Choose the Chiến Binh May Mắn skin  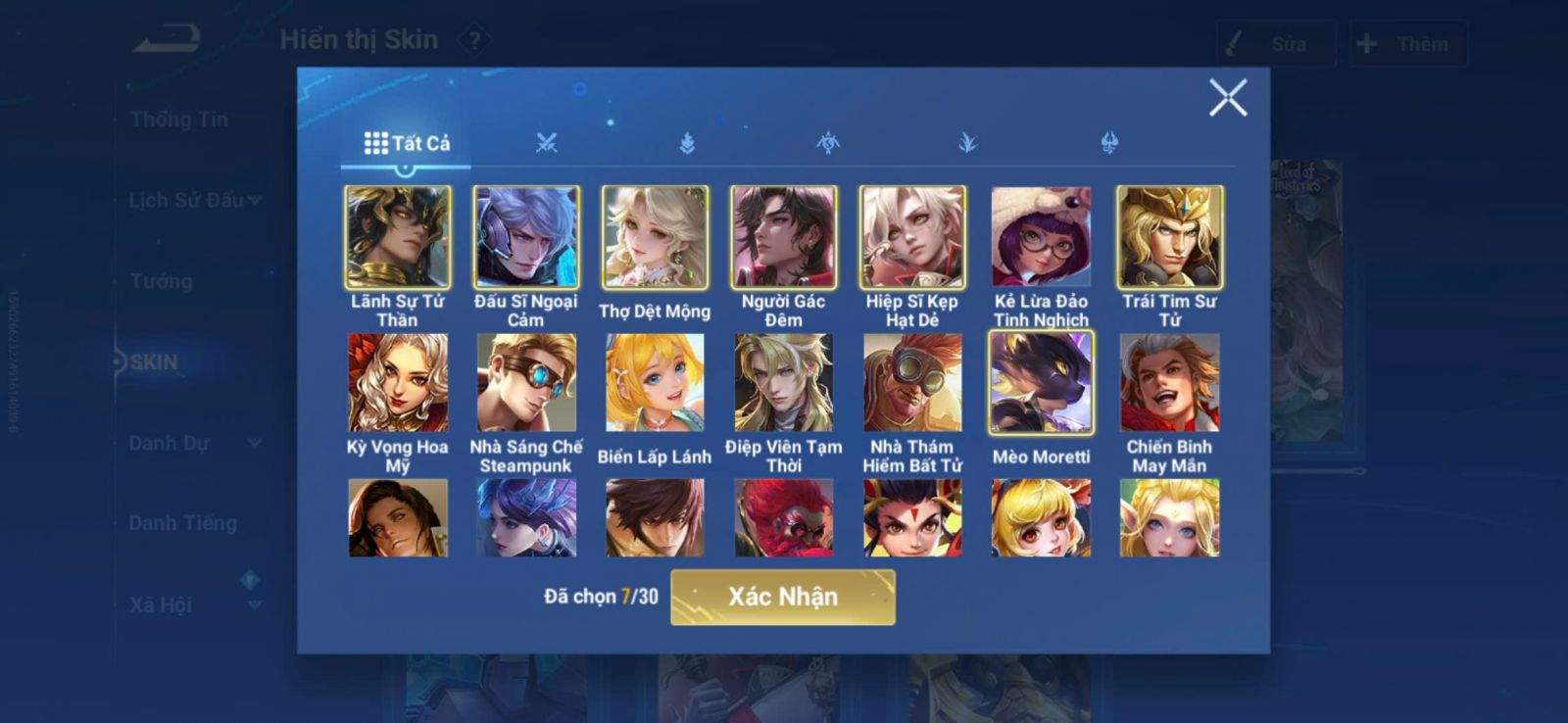[1169, 383]
